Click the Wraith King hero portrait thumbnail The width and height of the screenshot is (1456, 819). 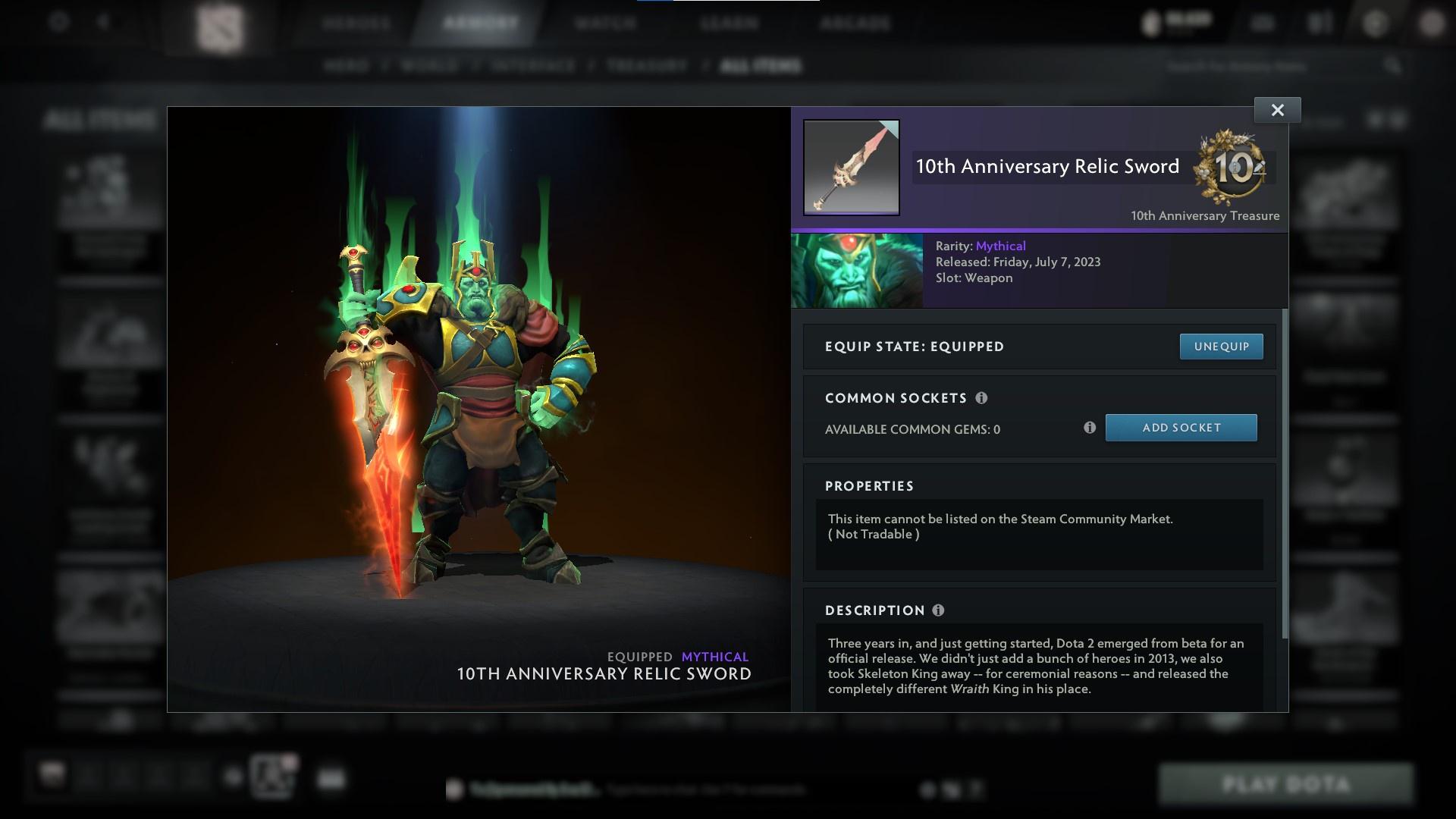857,271
